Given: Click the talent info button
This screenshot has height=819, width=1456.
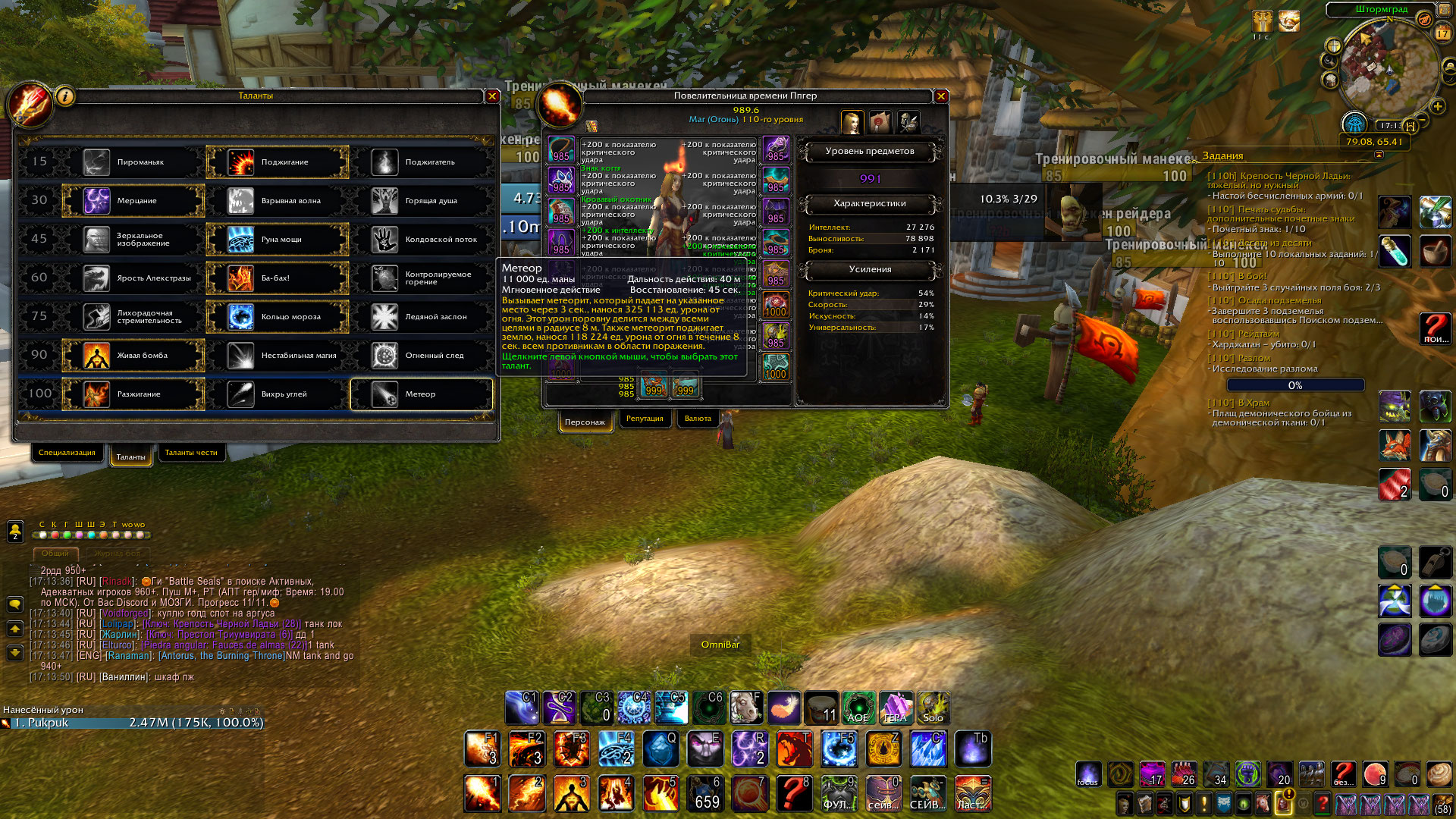Looking at the screenshot, I should coord(65,96).
